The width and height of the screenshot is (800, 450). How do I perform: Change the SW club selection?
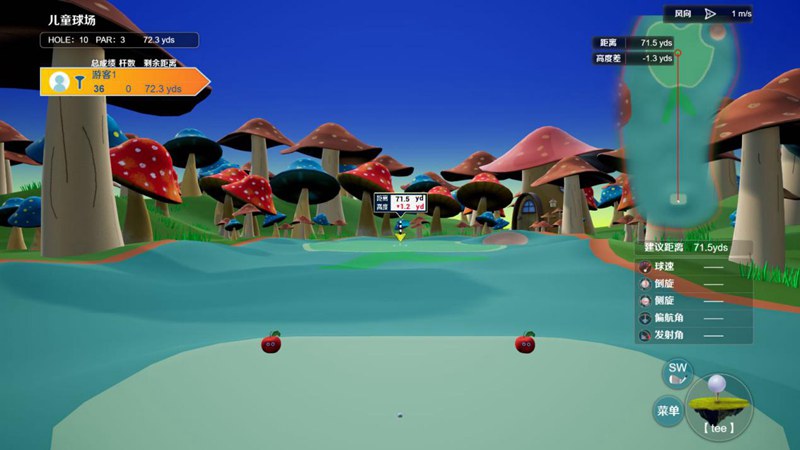click(678, 373)
